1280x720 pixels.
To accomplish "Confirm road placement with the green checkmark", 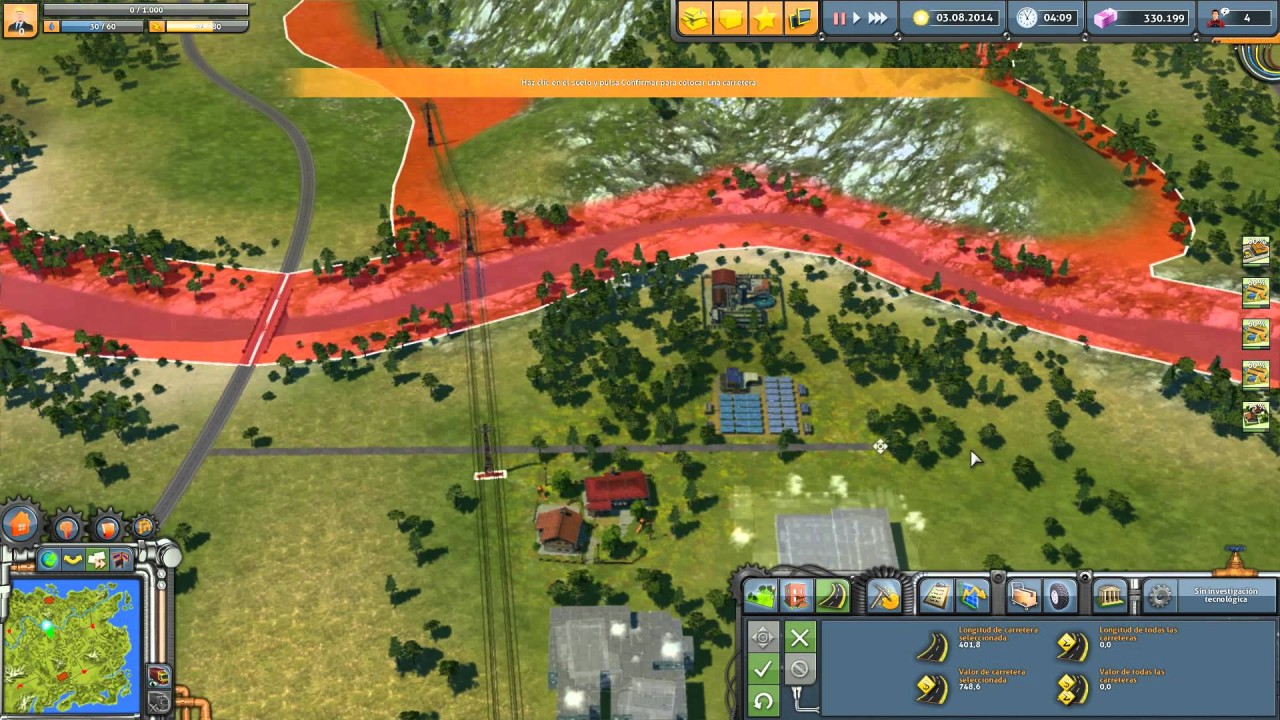I will coord(763,668).
